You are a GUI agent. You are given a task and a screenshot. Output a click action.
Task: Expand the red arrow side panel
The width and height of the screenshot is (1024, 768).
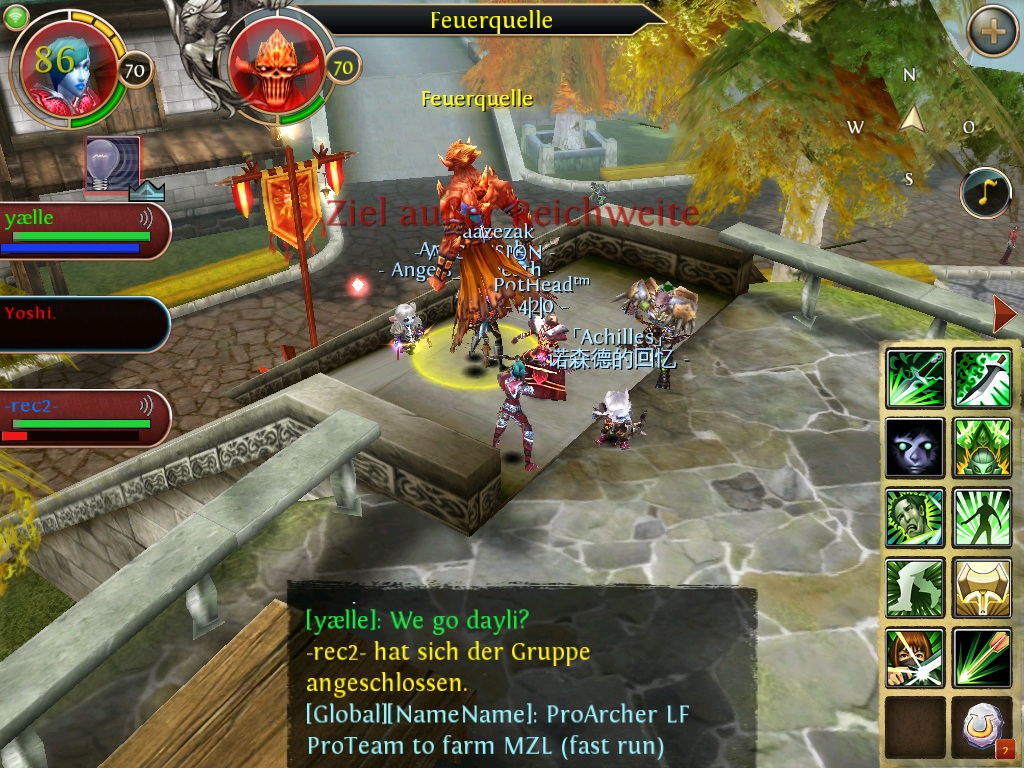coord(1003,315)
